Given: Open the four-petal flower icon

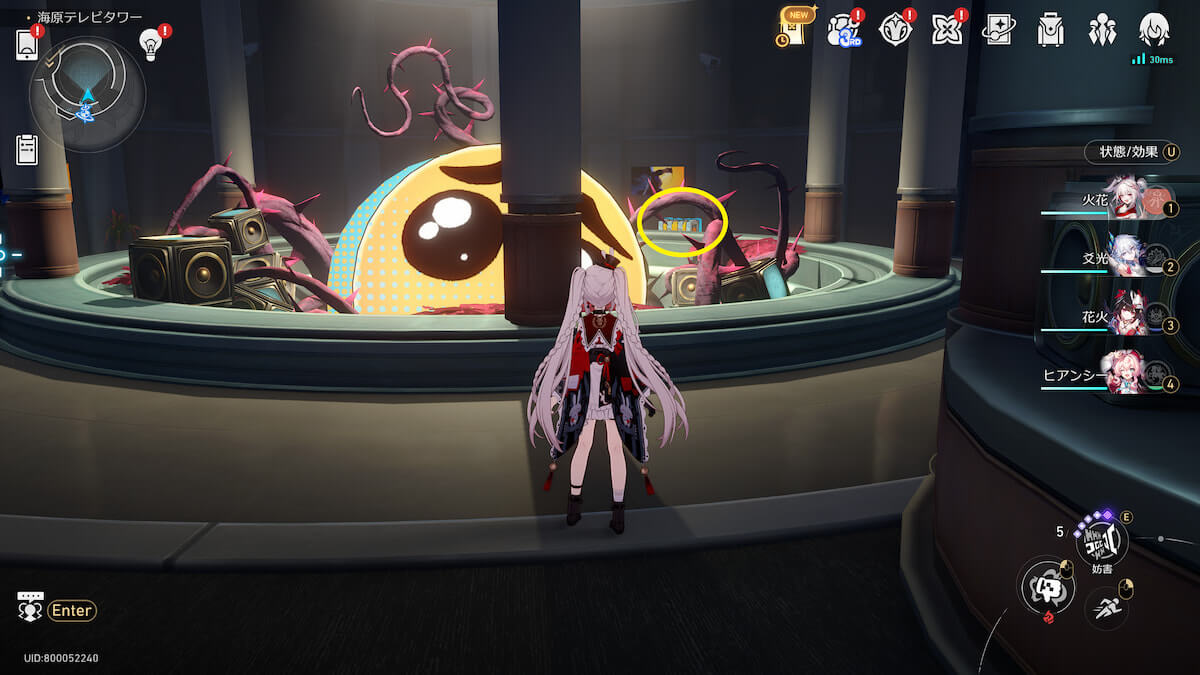Looking at the screenshot, I should (946, 30).
